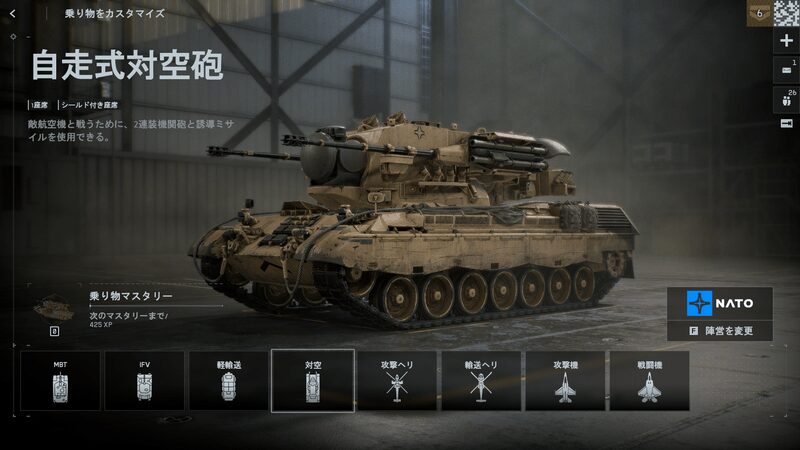
Task: Go back using the top-left arrow
Action: 12,14
